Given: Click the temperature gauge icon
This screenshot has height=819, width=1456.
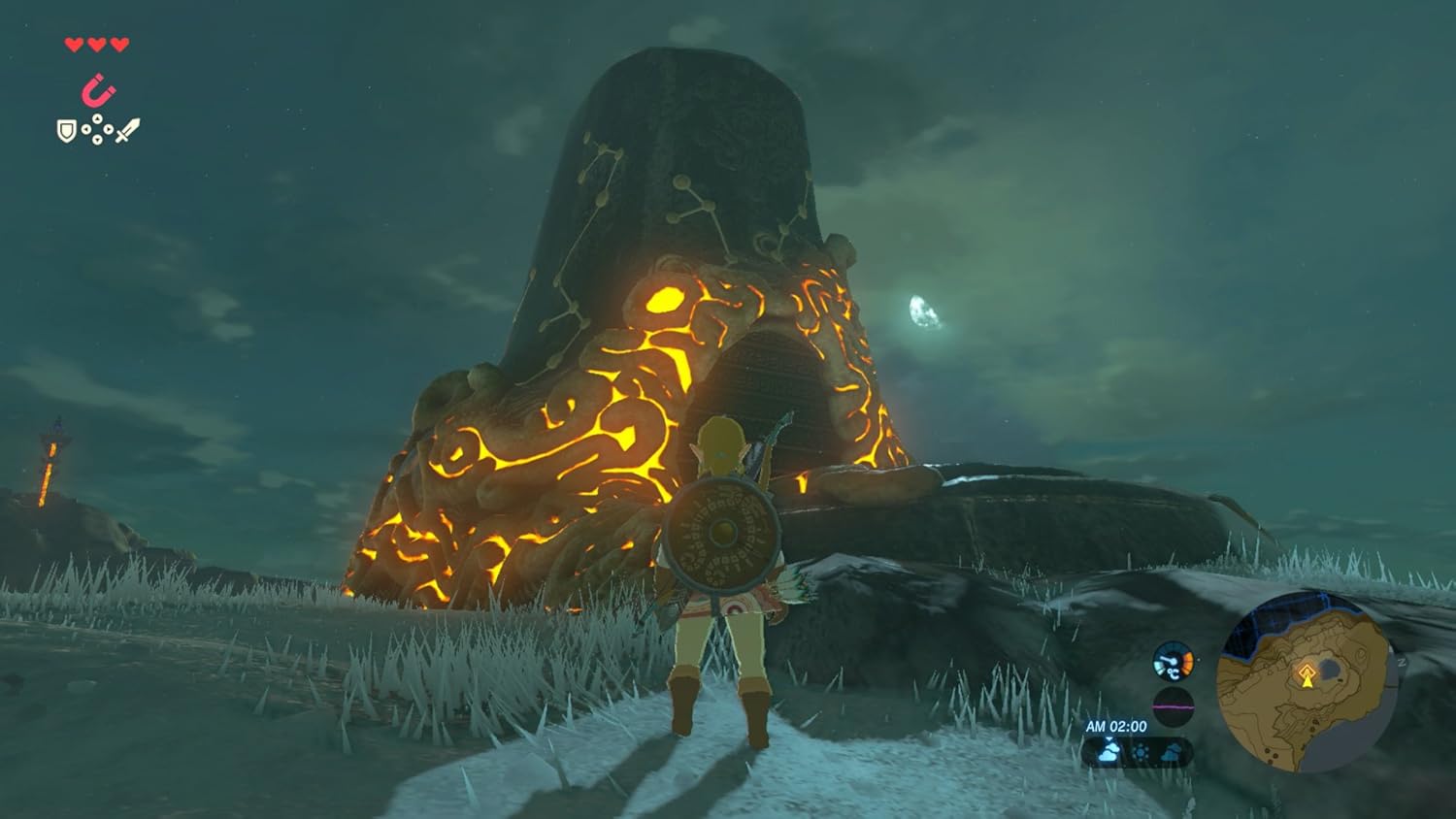Looking at the screenshot, I should coord(1174,662).
